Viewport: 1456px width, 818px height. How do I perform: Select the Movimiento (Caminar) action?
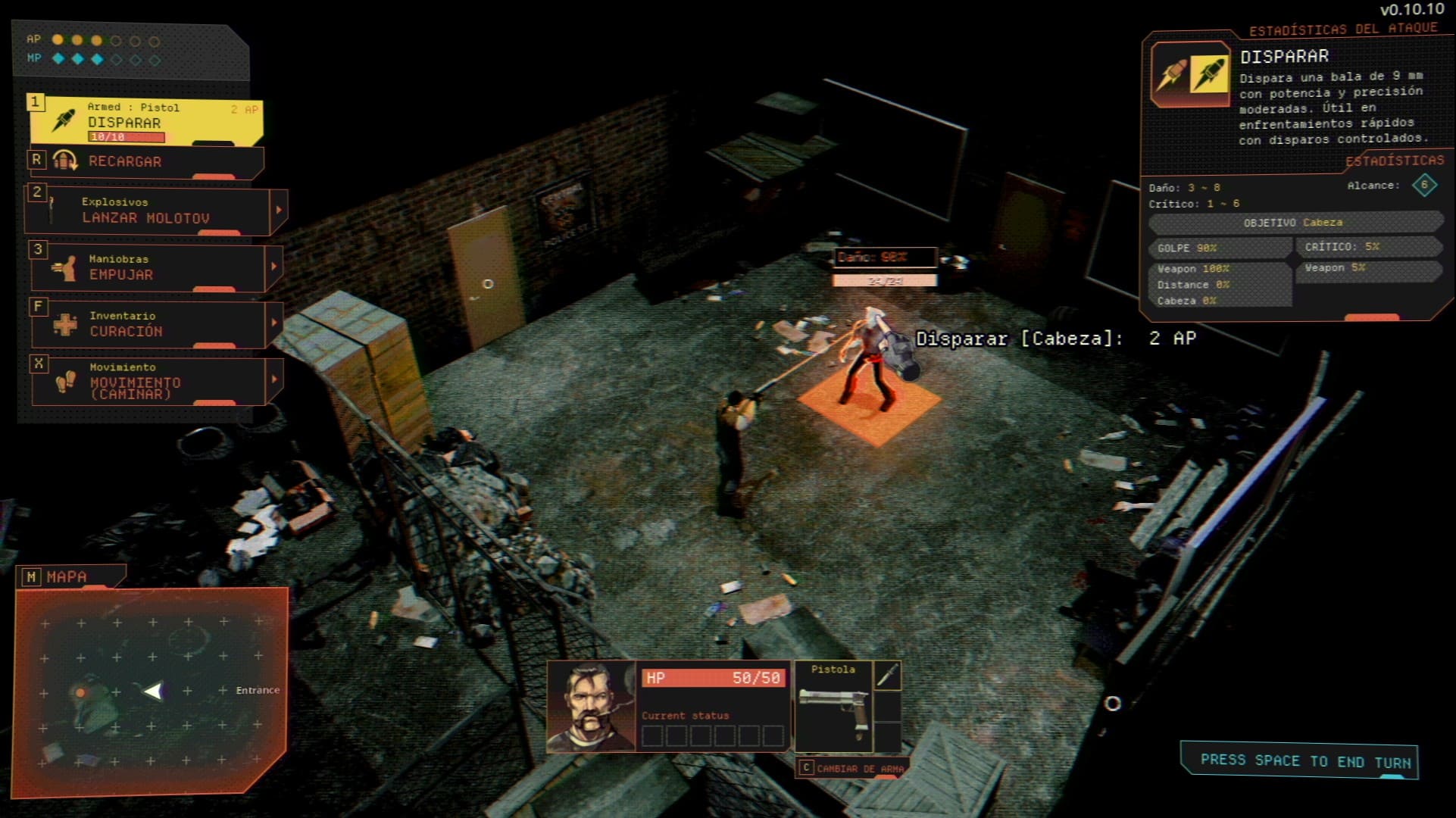pyautogui.click(x=148, y=381)
